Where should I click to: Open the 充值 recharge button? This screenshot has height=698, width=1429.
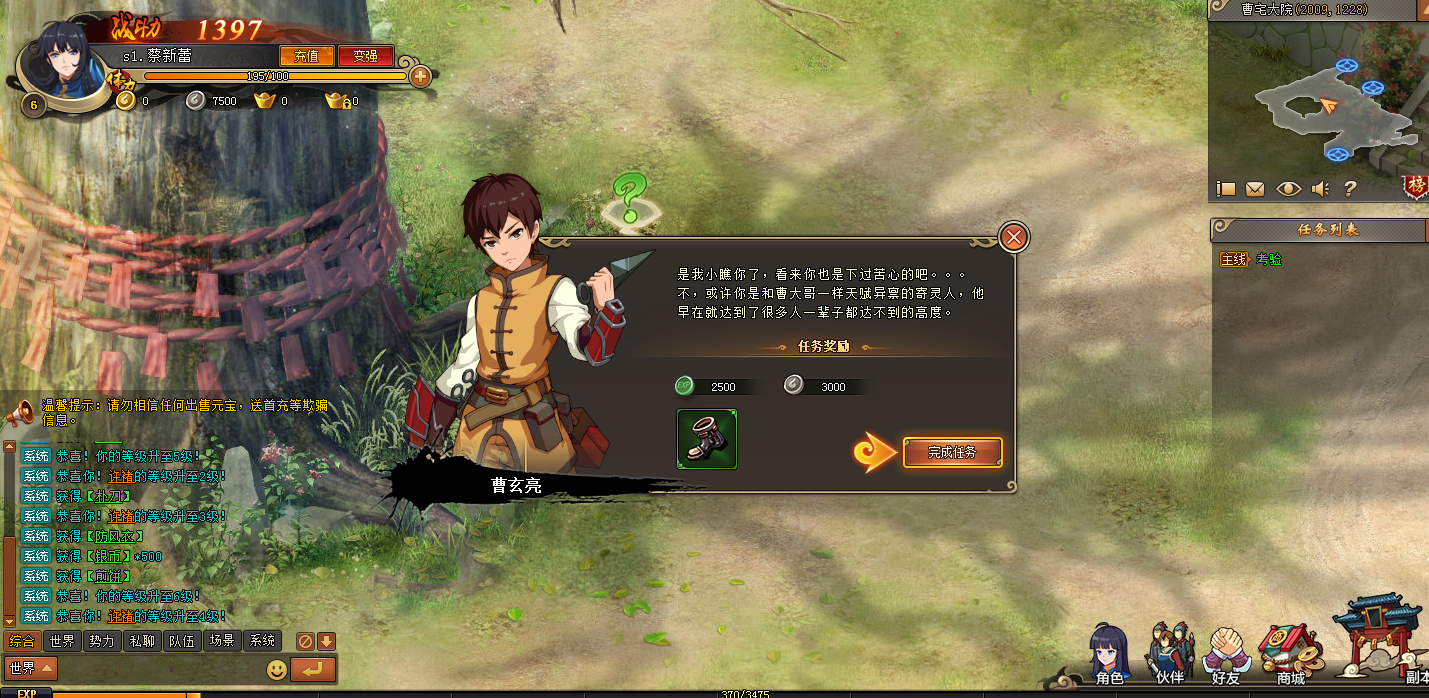pyautogui.click(x=306, y=56)
